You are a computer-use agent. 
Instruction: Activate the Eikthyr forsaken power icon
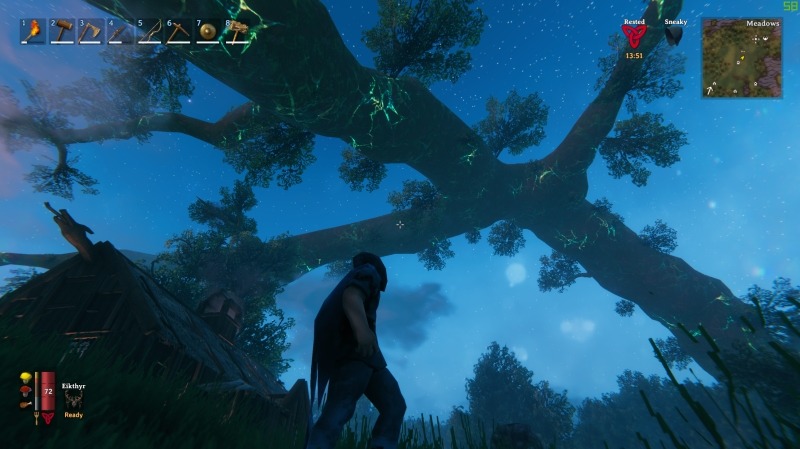(x=73, y=398)
